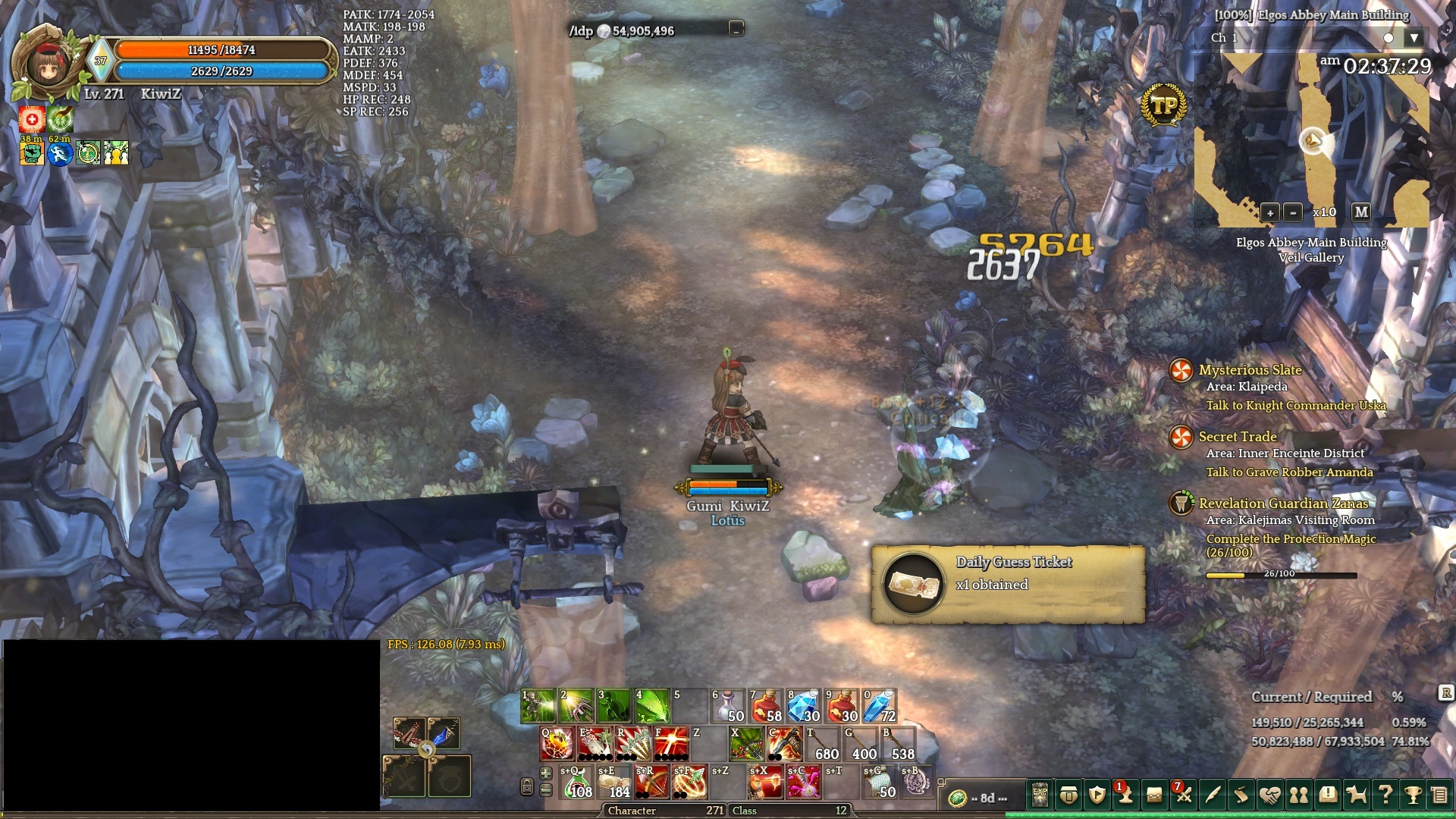The height and width of the screenshot is (819, 1456).
Task: Use the red potion in slot 7
Action: (766, 706)
